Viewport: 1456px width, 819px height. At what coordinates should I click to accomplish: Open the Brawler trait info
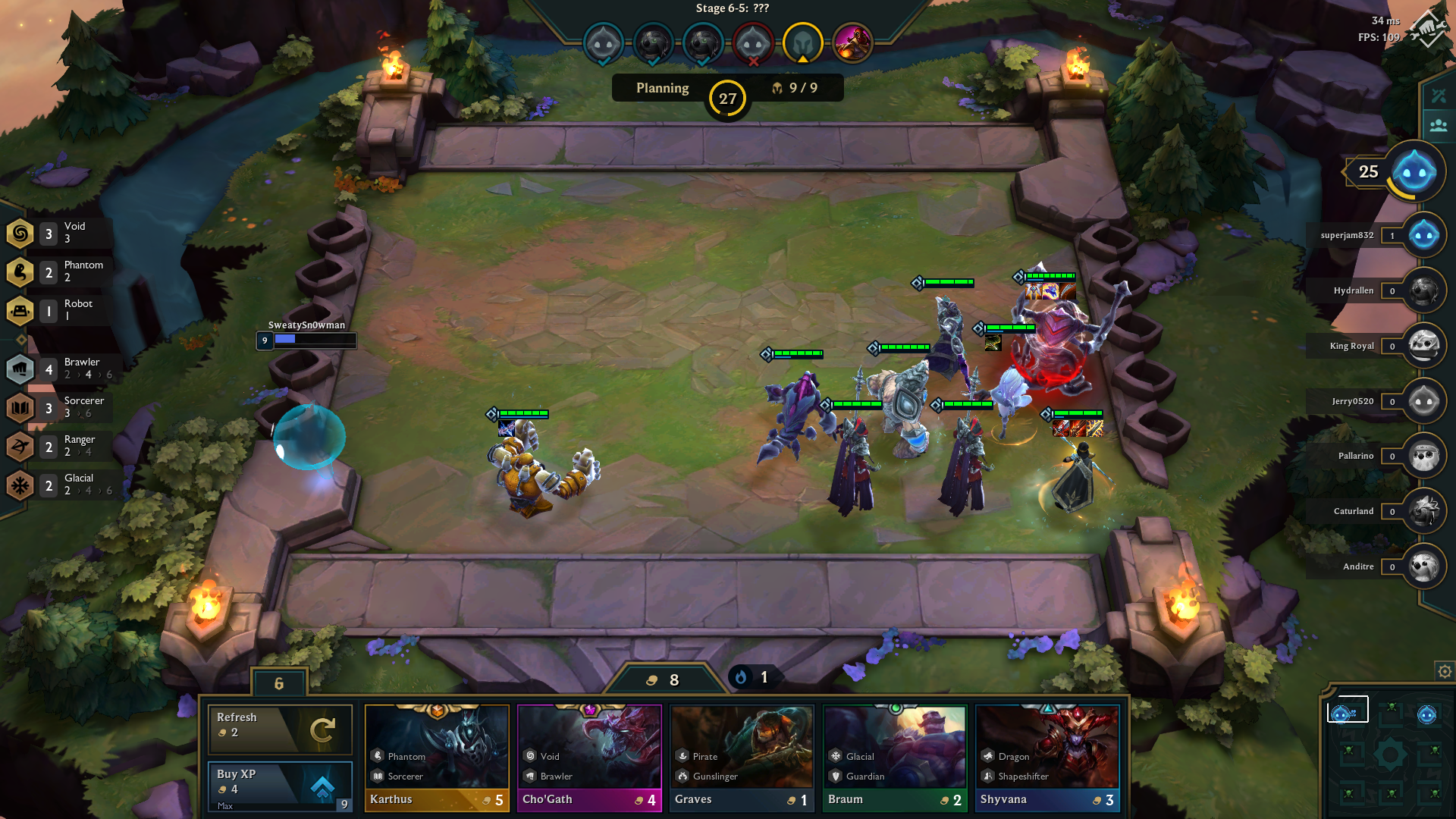pyautogui.click(x=59, y=369)
